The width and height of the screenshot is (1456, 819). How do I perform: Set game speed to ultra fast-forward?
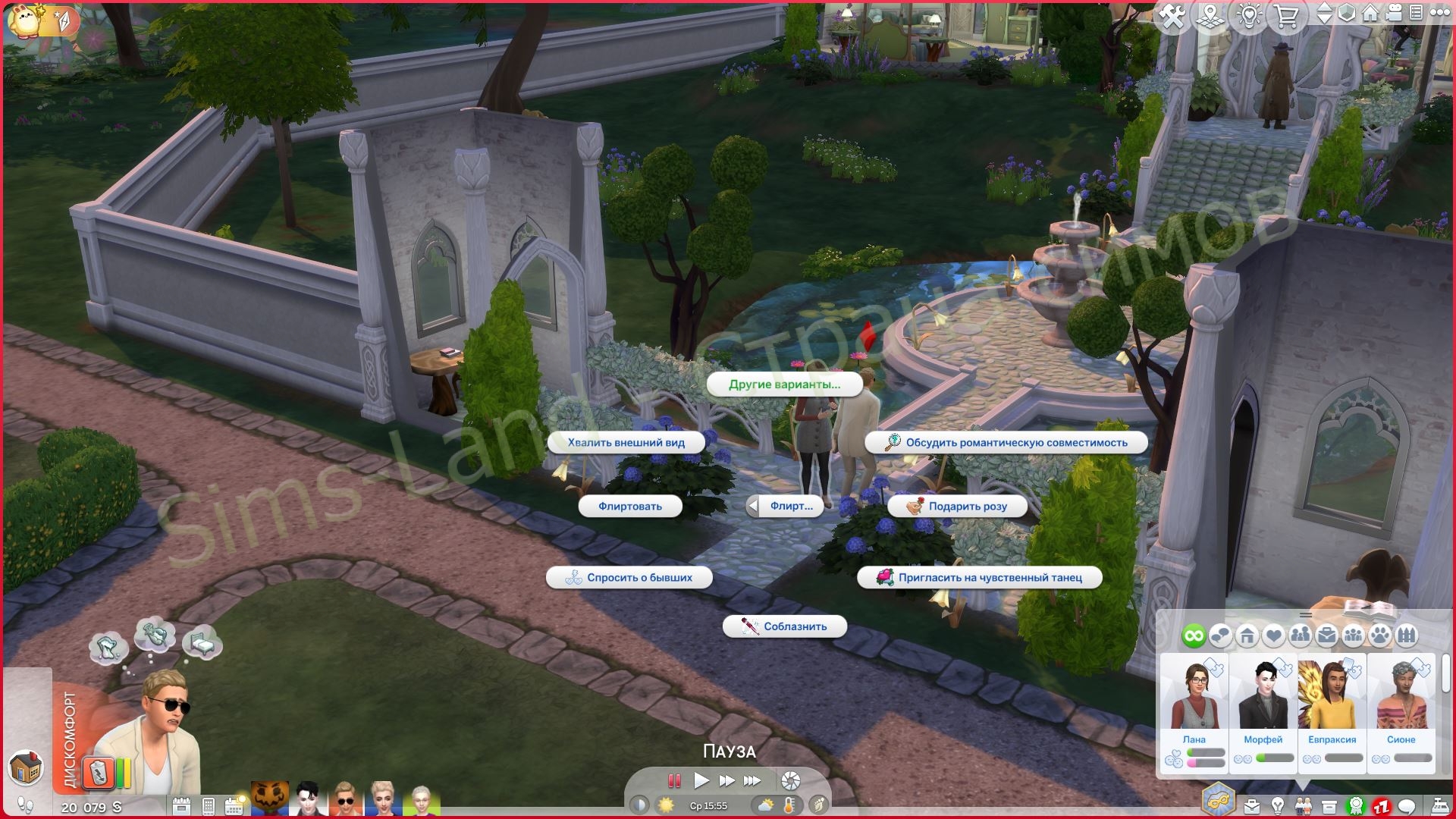pyautogui.click(x=752, y=780)
